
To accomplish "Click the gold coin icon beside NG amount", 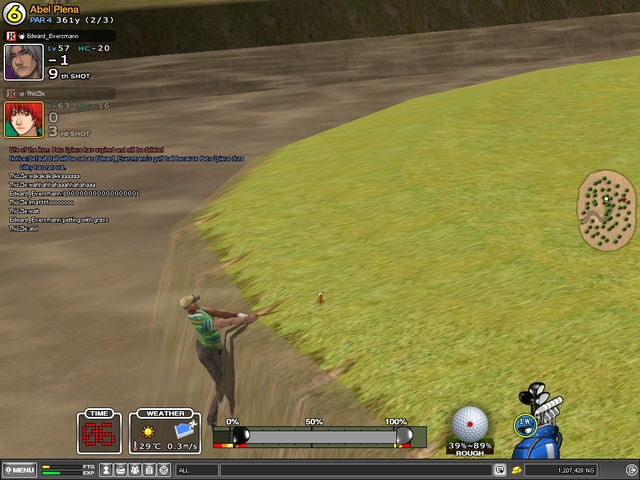I will (516, 470).
